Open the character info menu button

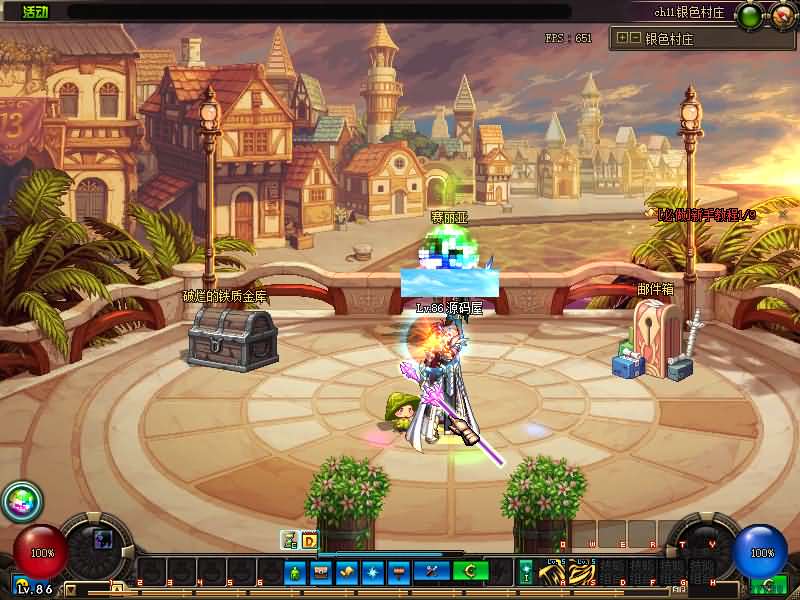click(x=295, y=572)
